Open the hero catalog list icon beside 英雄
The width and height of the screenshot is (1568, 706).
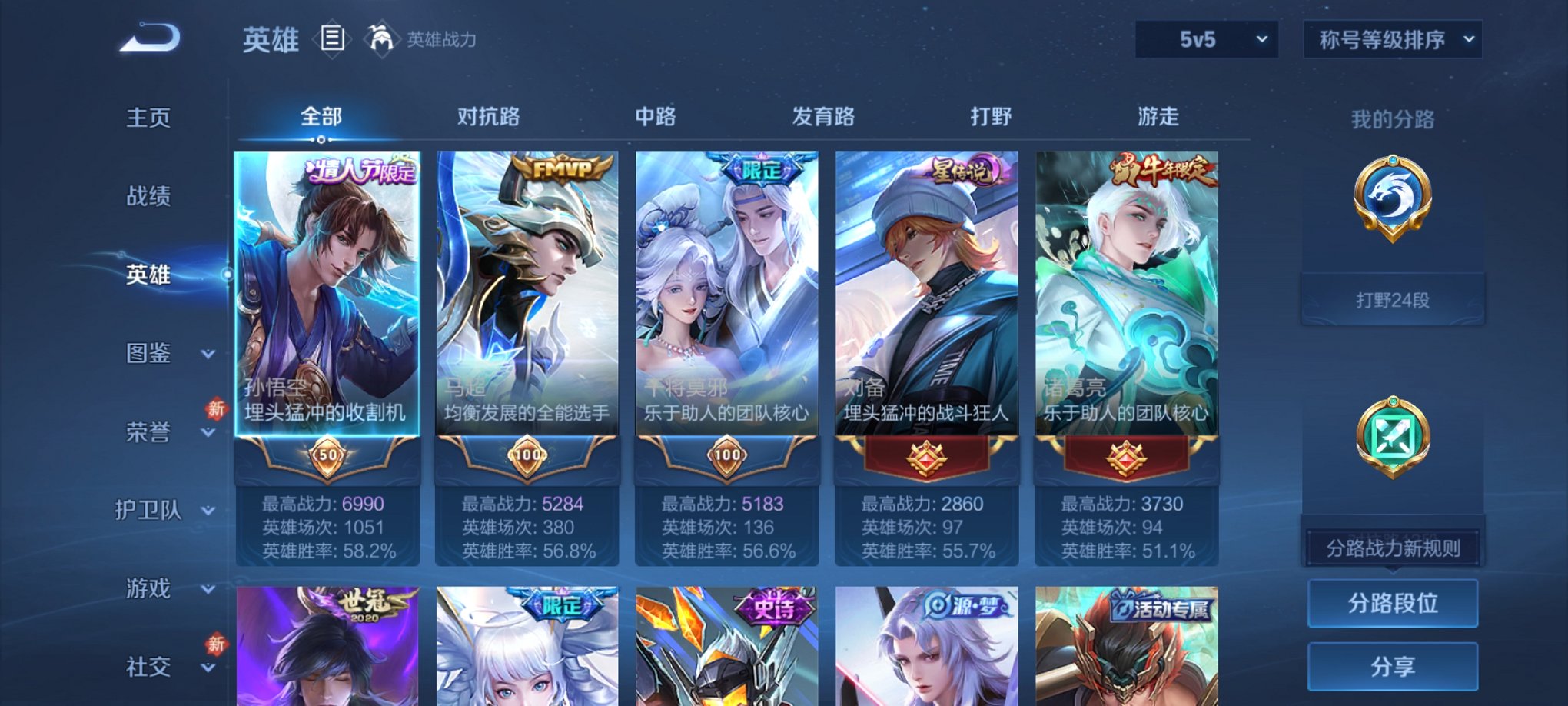(334, 39)
